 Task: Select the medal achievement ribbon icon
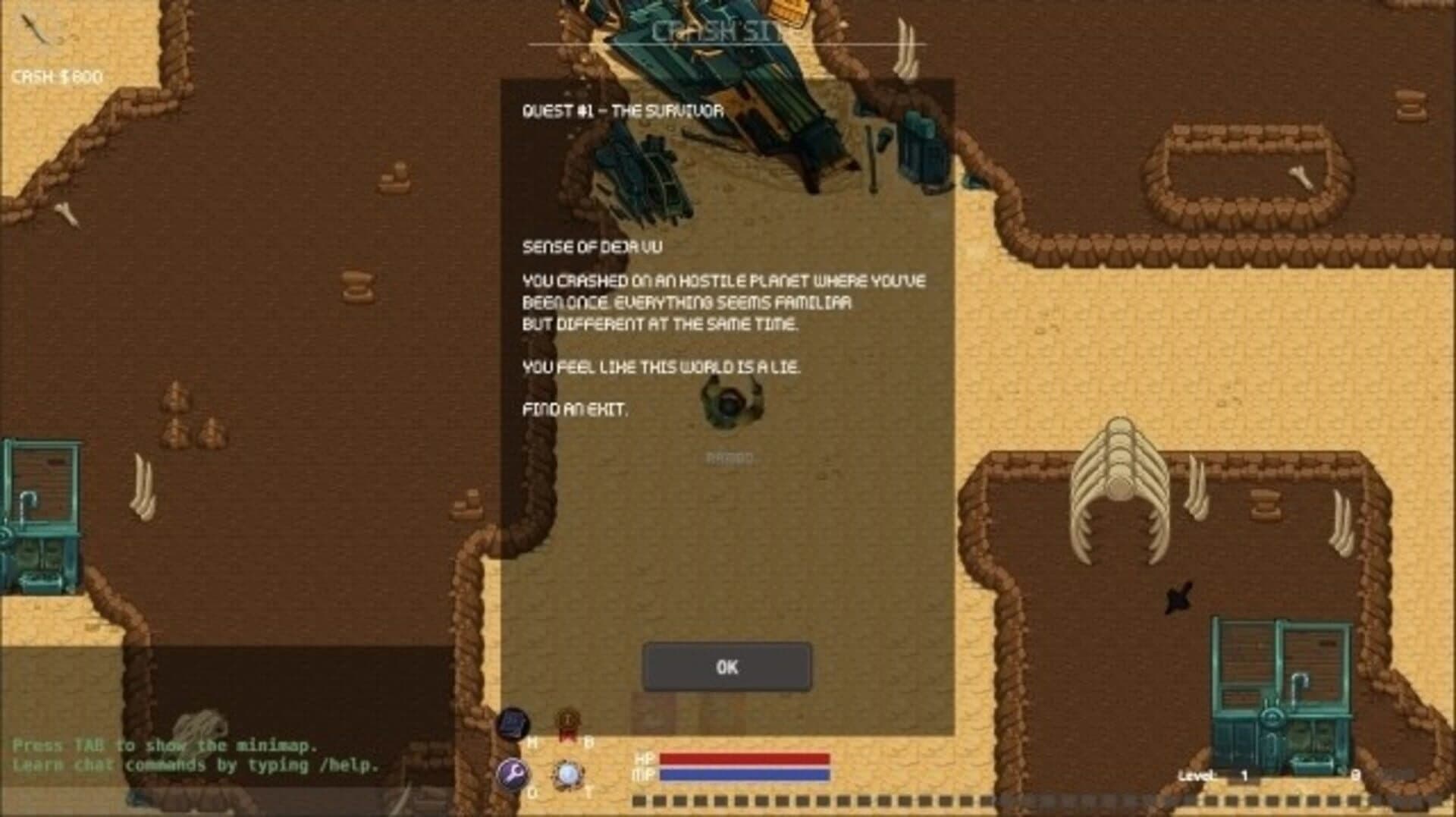[x=566, y=722]
